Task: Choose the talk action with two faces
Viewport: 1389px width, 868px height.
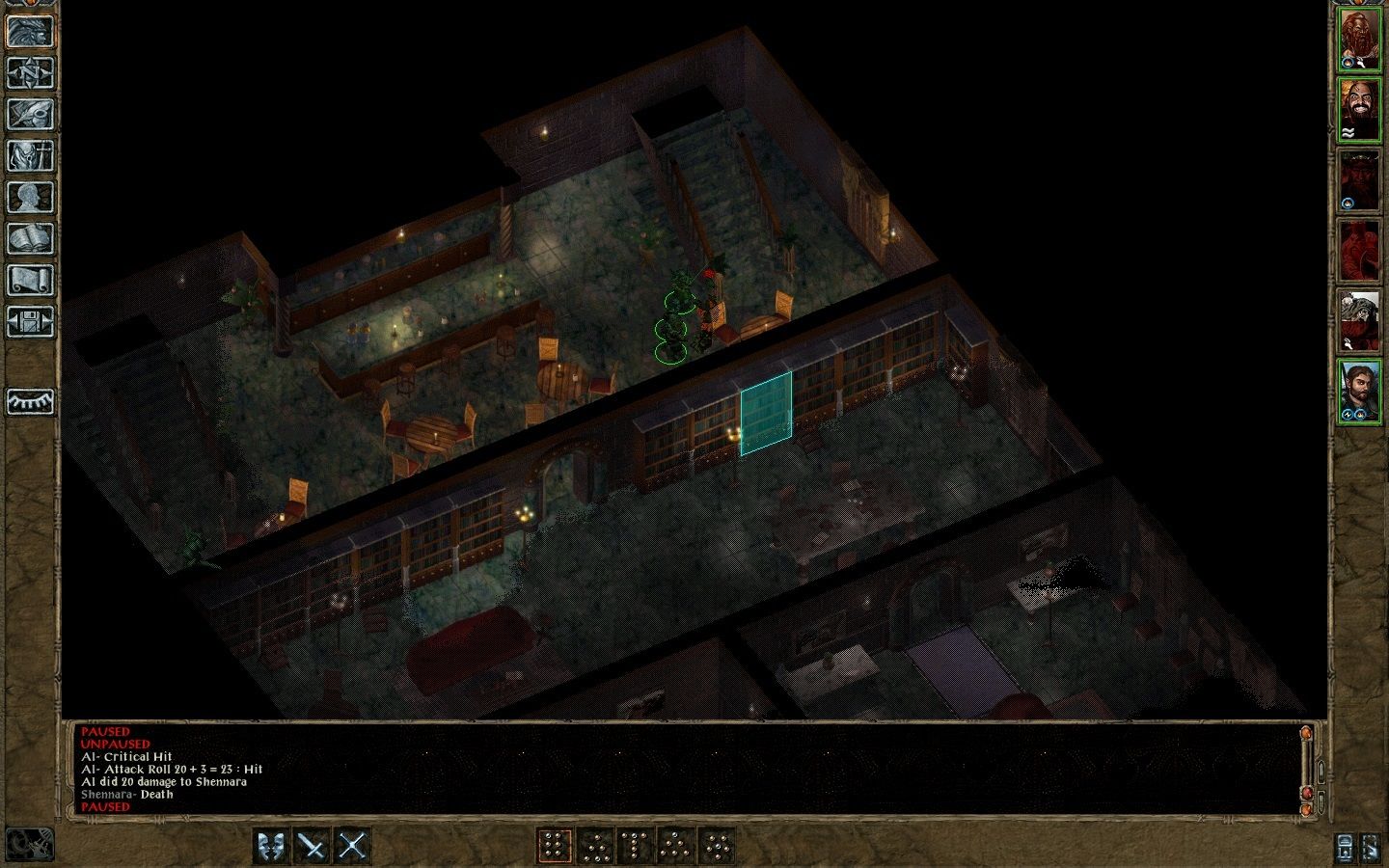Action: (x=272, y=847)
